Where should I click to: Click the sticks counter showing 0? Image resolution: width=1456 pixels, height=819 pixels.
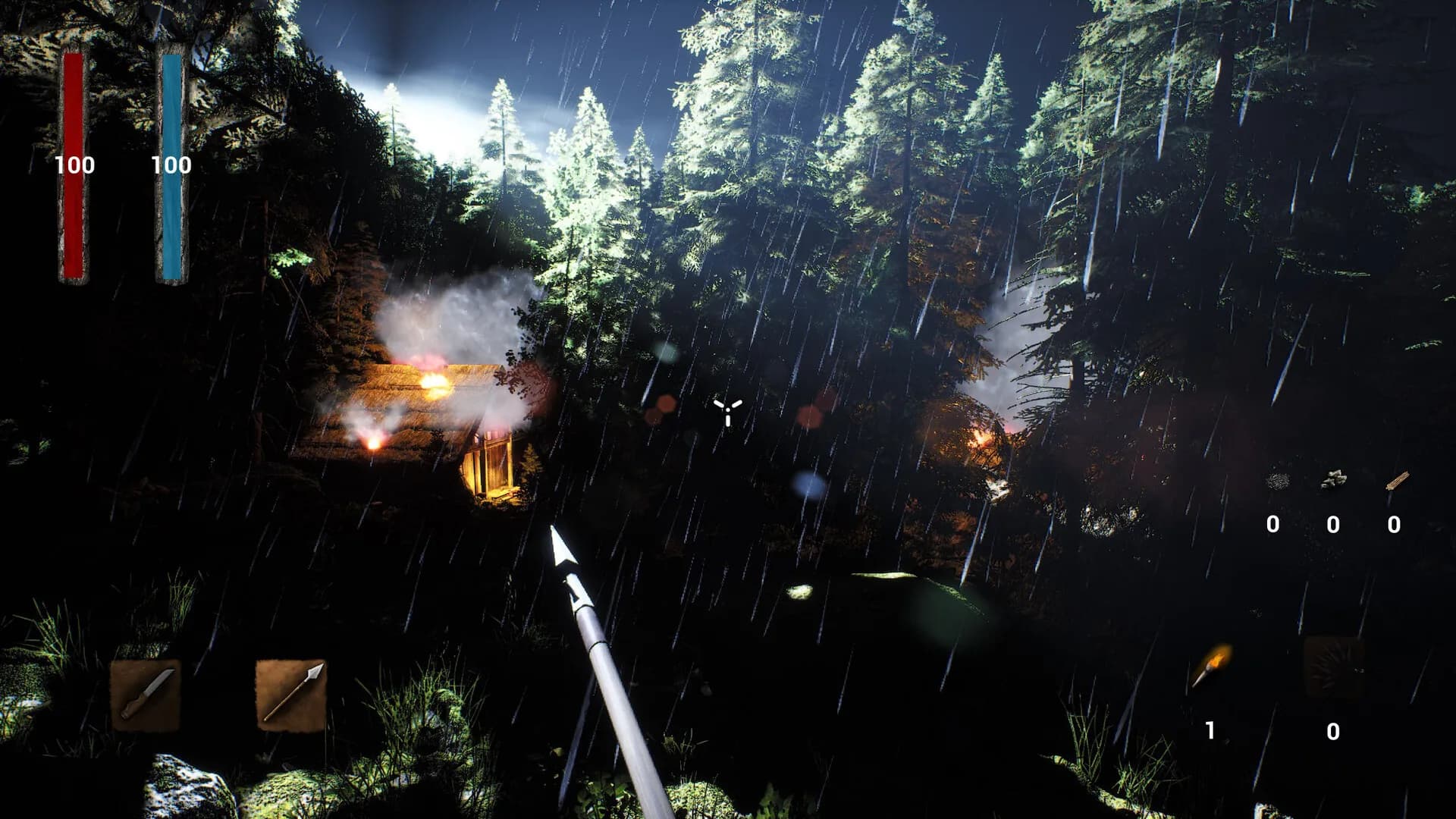click(1393, 523)
